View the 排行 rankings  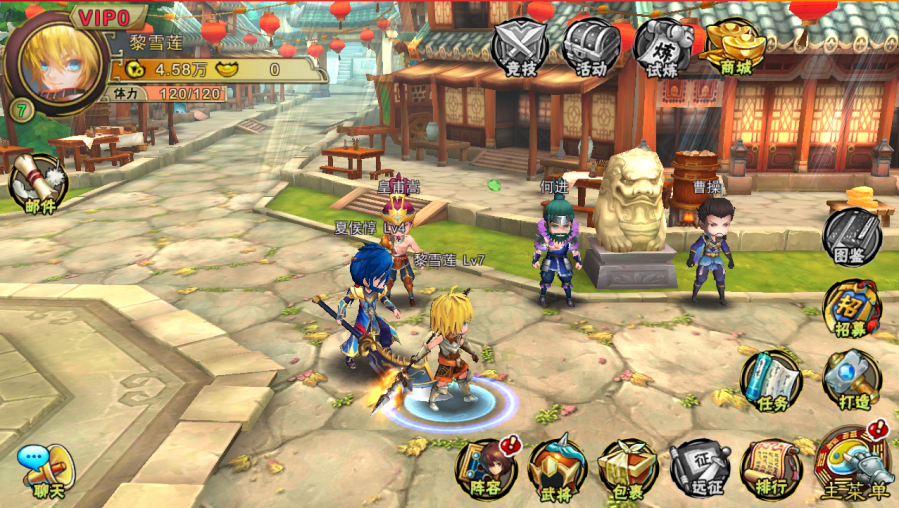point(770,468)
